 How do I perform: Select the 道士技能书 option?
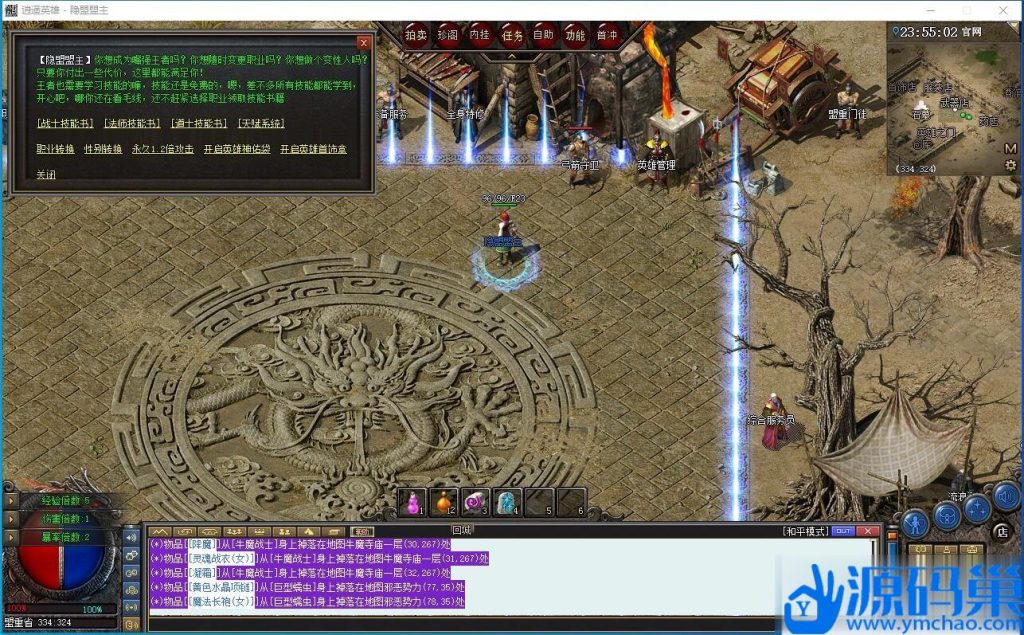click(198, 124)
